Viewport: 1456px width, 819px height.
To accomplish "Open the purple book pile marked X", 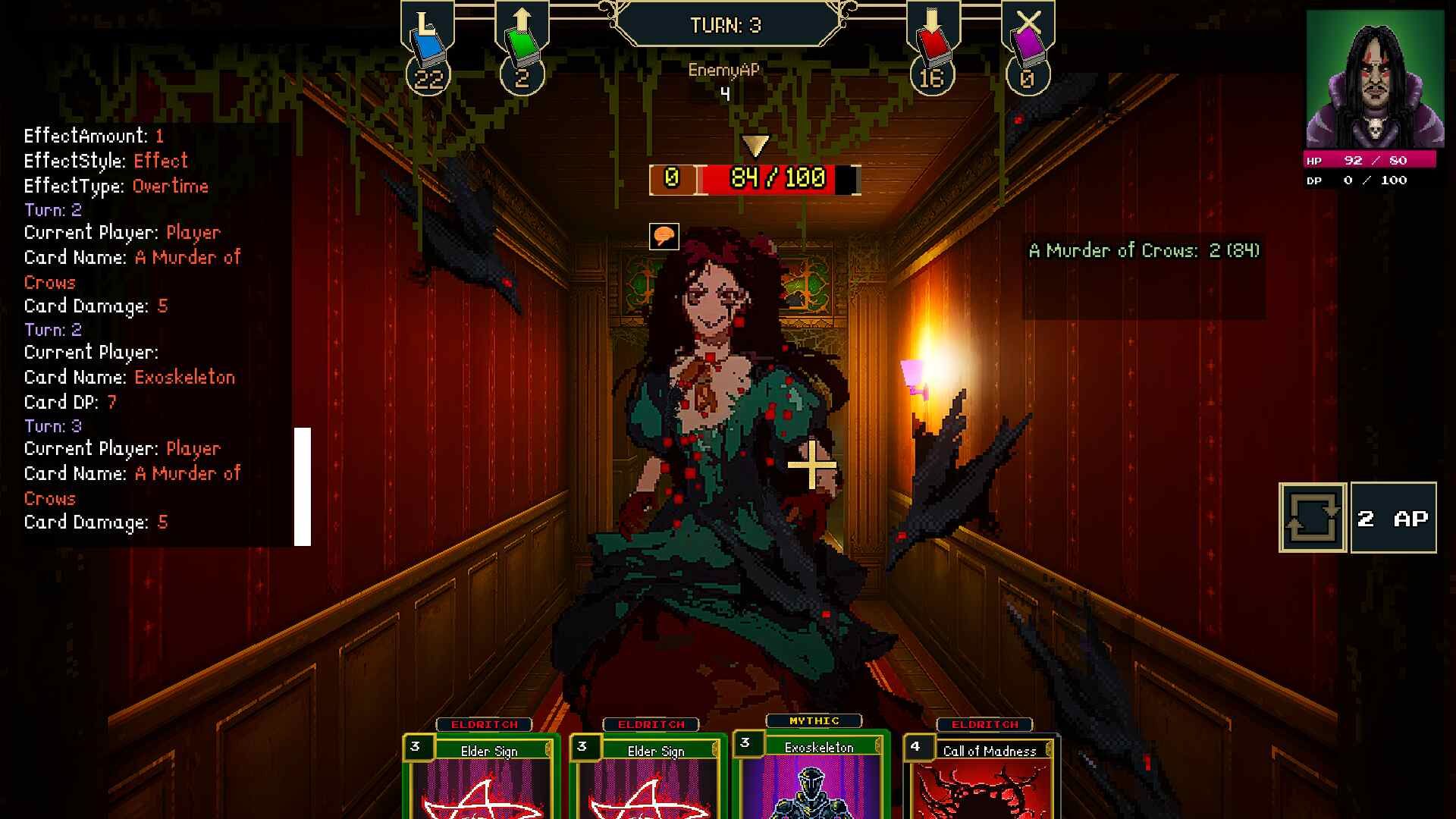I will click(1028, 45).
